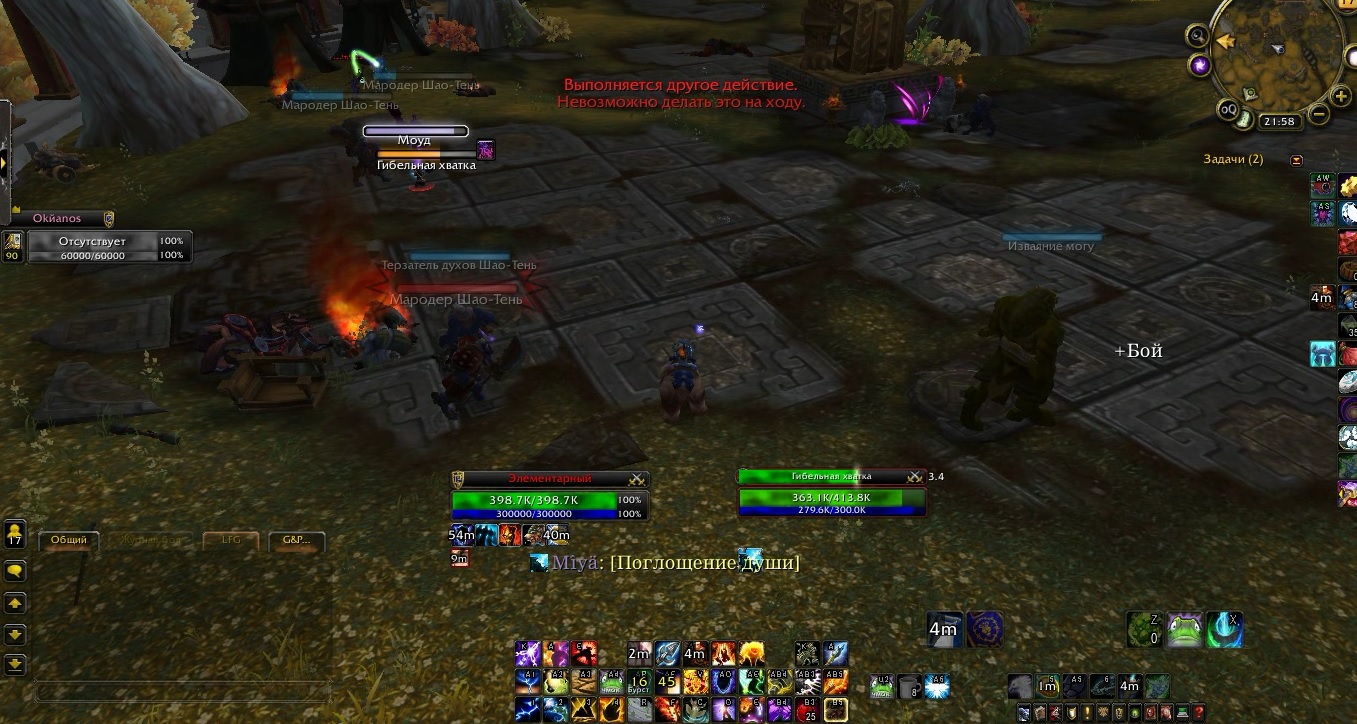Image resolution: width=1357 pixels, height=724 pixels.
Task: Select the Okйanos party member frame
Action: pyautogui.click(x=96, y=241)
